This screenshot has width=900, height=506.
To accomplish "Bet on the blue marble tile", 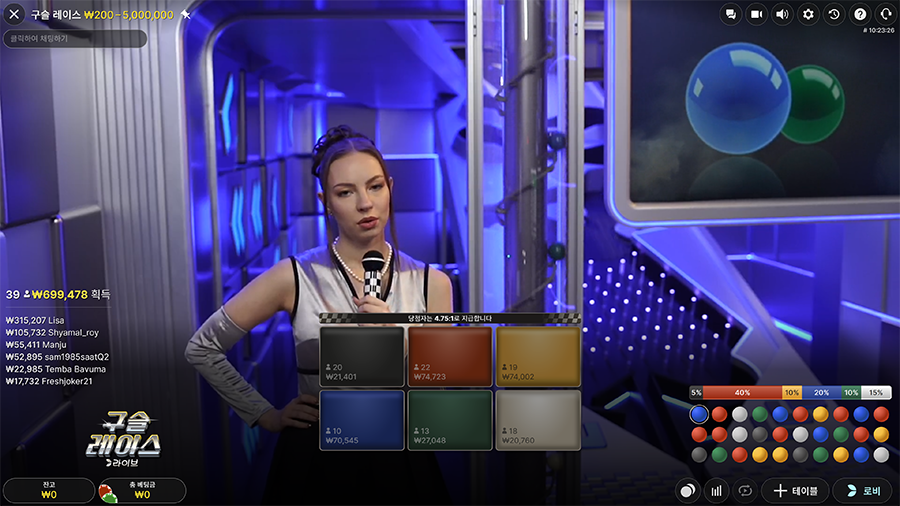I will pos(361,419).
